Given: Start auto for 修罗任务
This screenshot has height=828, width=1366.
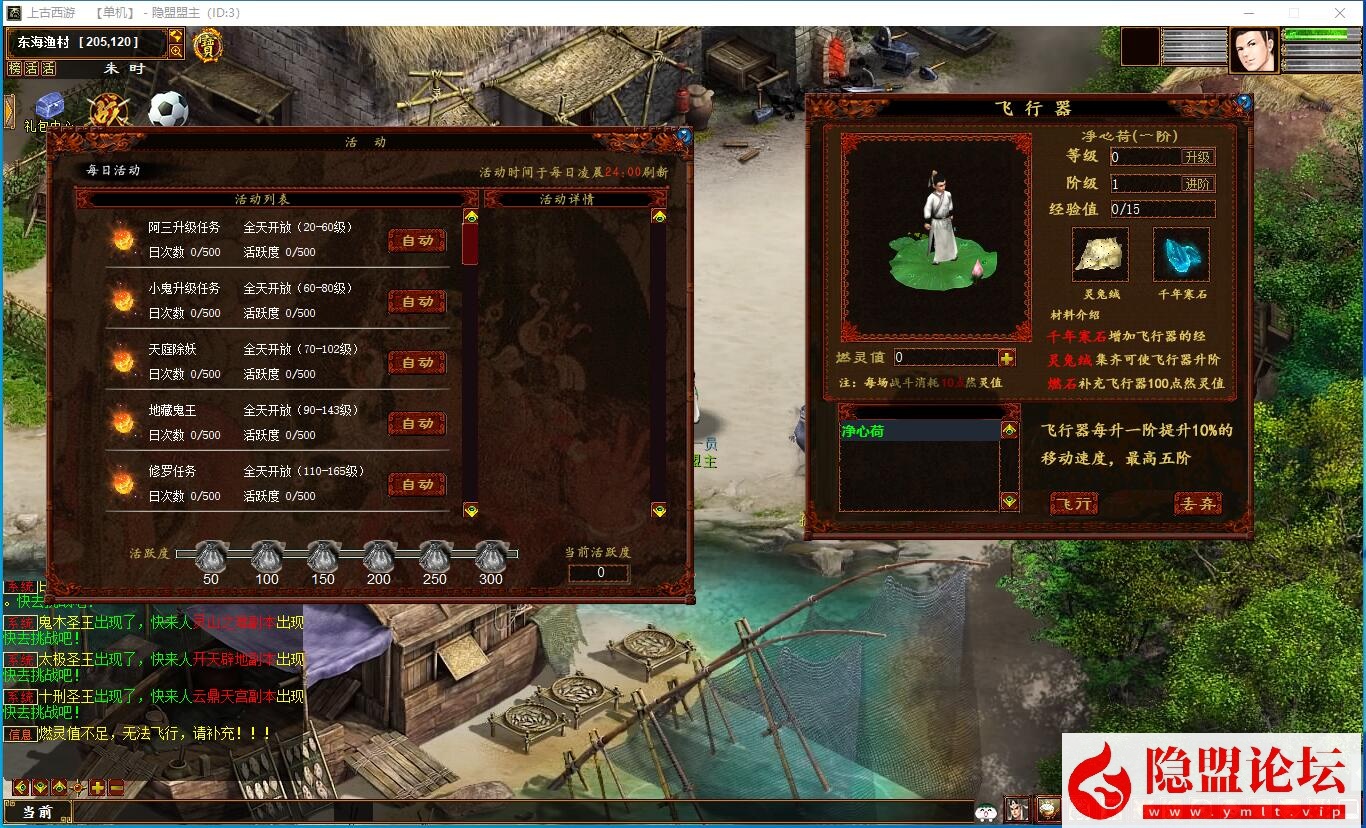Looking at the screenshot, I should [x=417, y=485].
